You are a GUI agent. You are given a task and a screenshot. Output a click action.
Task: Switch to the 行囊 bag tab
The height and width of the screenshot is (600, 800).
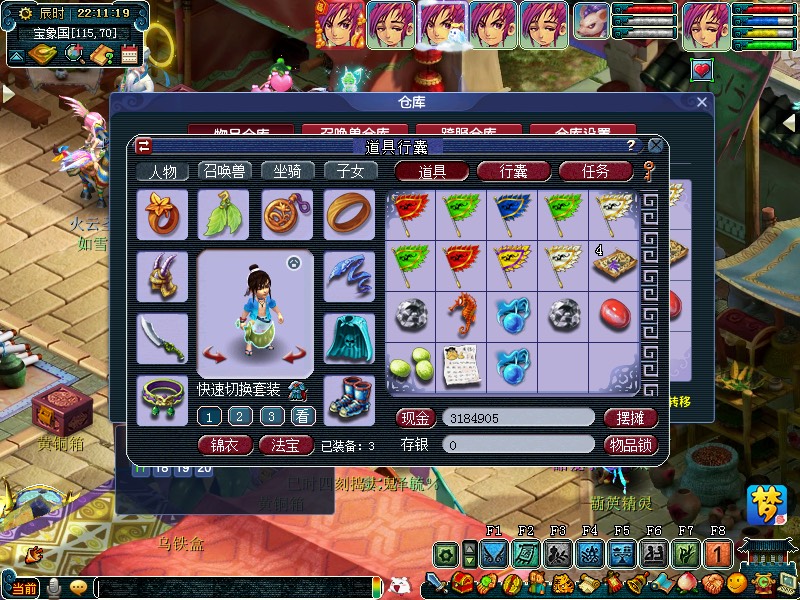(514, 171)
